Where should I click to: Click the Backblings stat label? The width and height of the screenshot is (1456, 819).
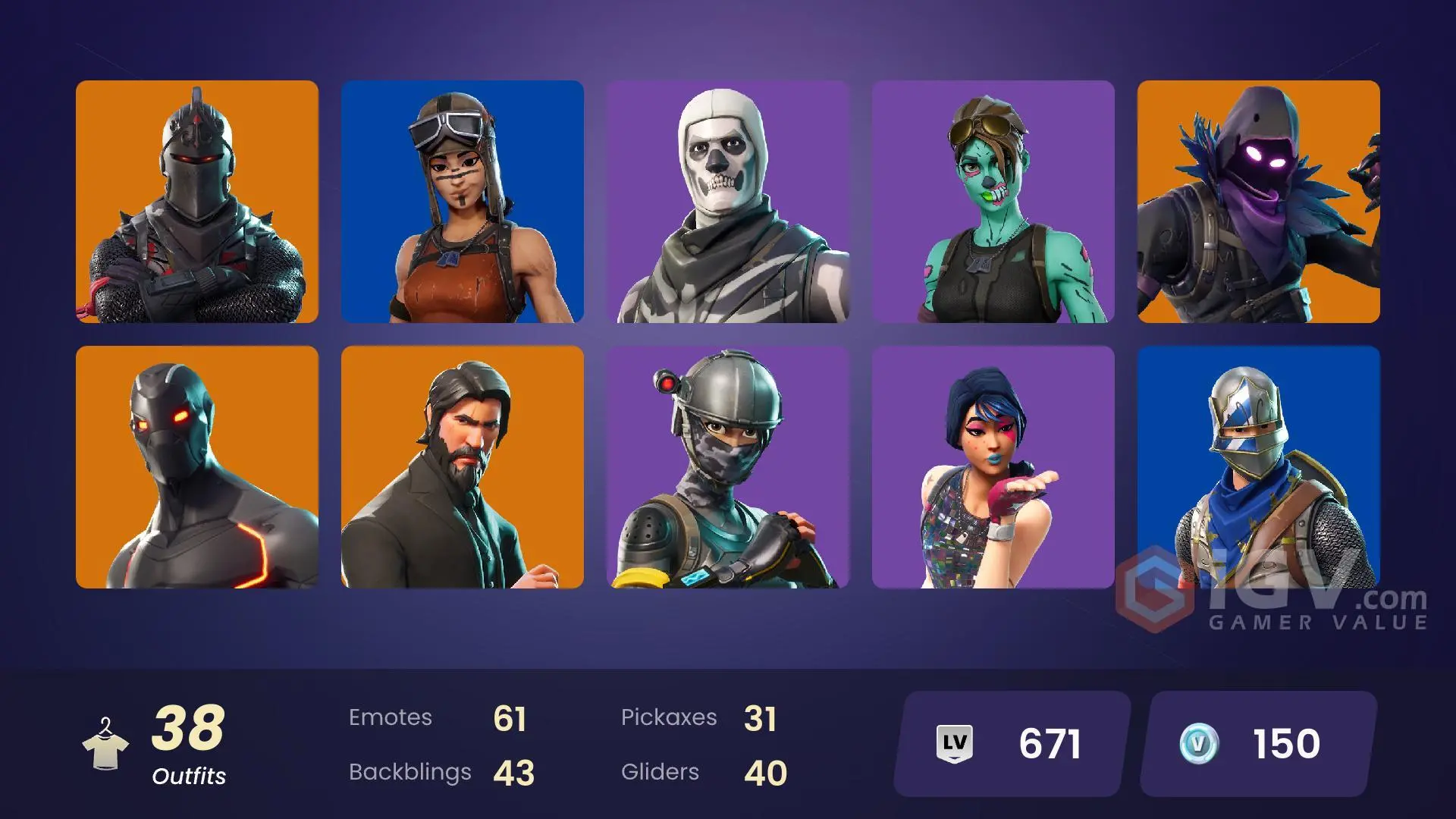click(x=409, y=772)
